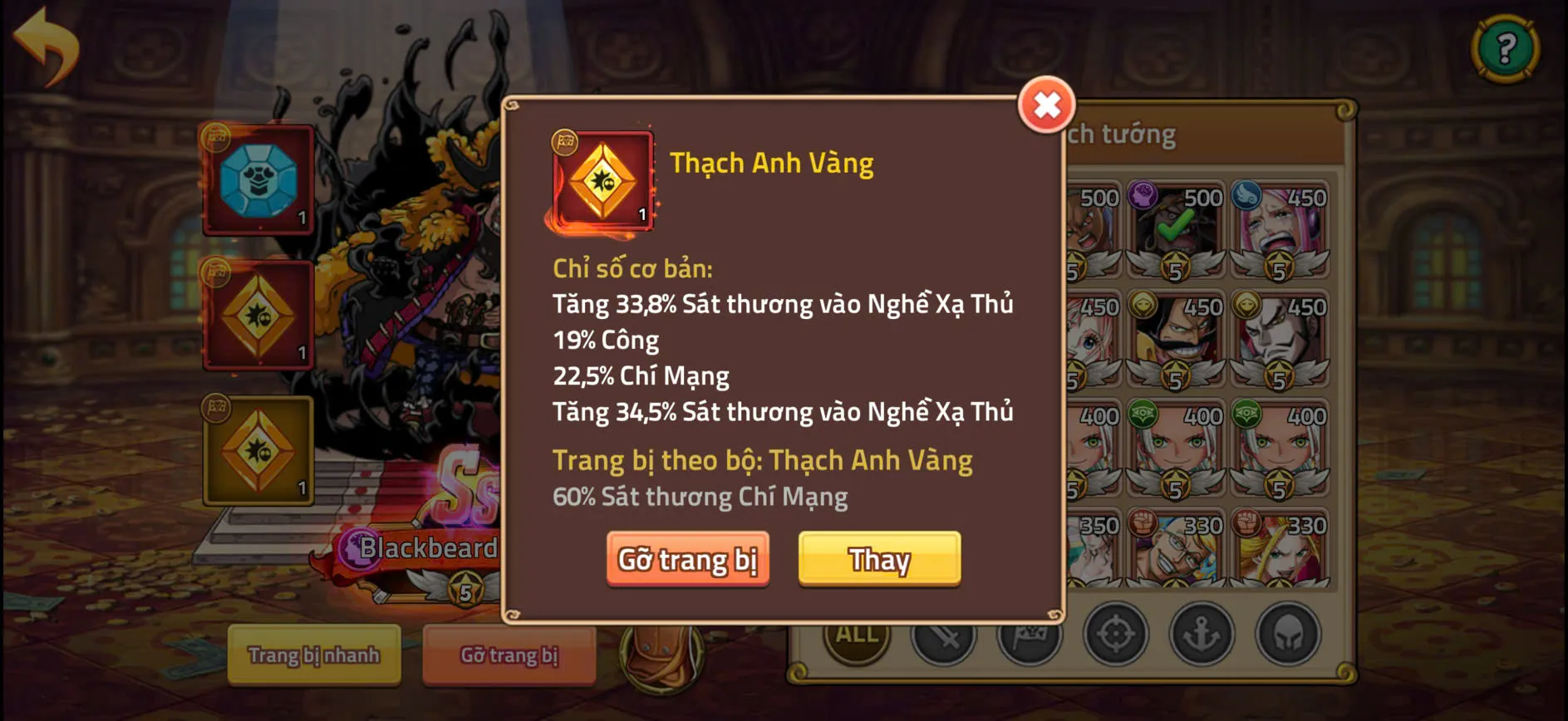Screen dimensions: 1568x721
Task: Select the anchor class filter
Action: click(x=1201, y=636)
